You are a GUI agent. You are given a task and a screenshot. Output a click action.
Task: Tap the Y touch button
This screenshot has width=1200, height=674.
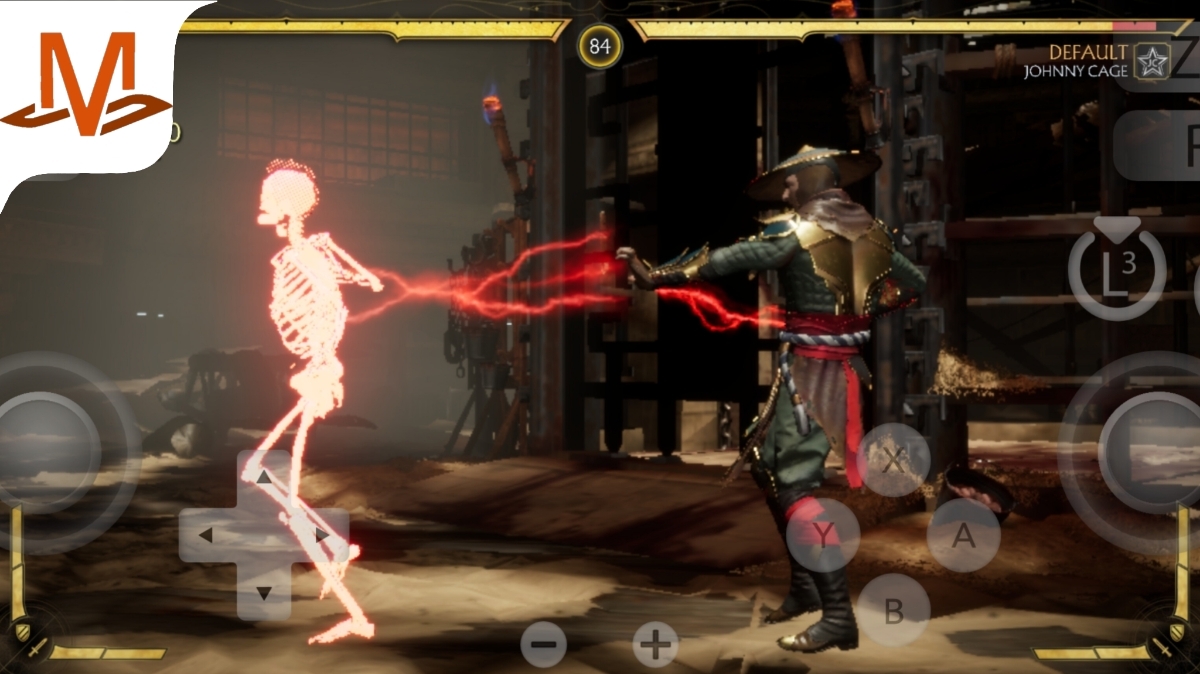coord(822,536)
